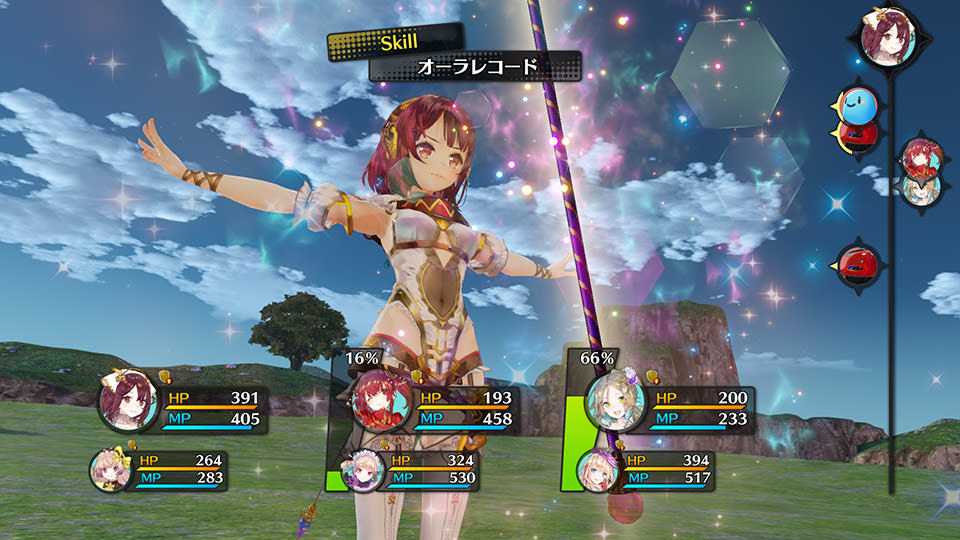Select the yellow-ribbon girl's portrait with HP 264

(109, 468)
